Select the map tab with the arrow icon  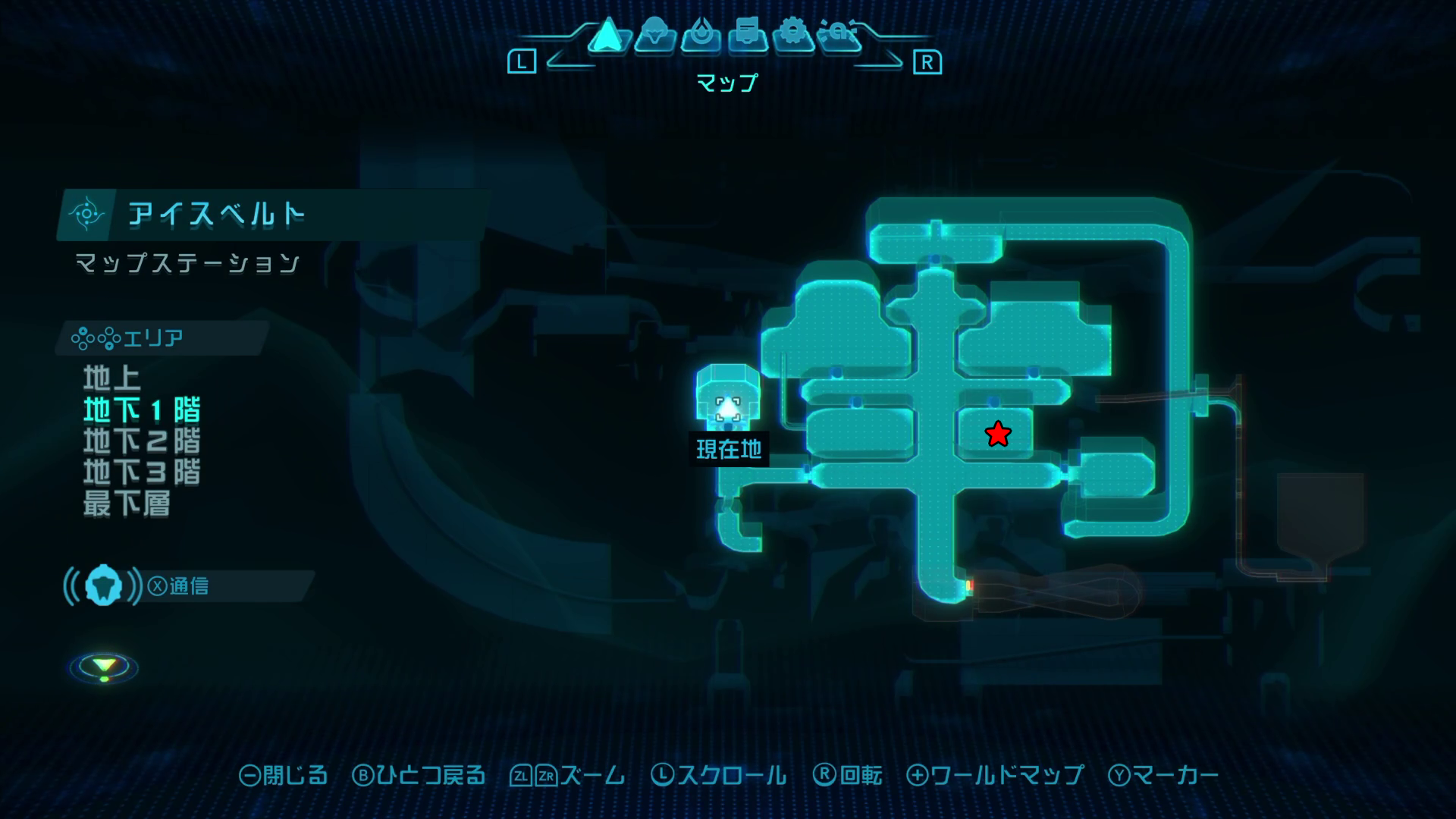tap(607, 36)
